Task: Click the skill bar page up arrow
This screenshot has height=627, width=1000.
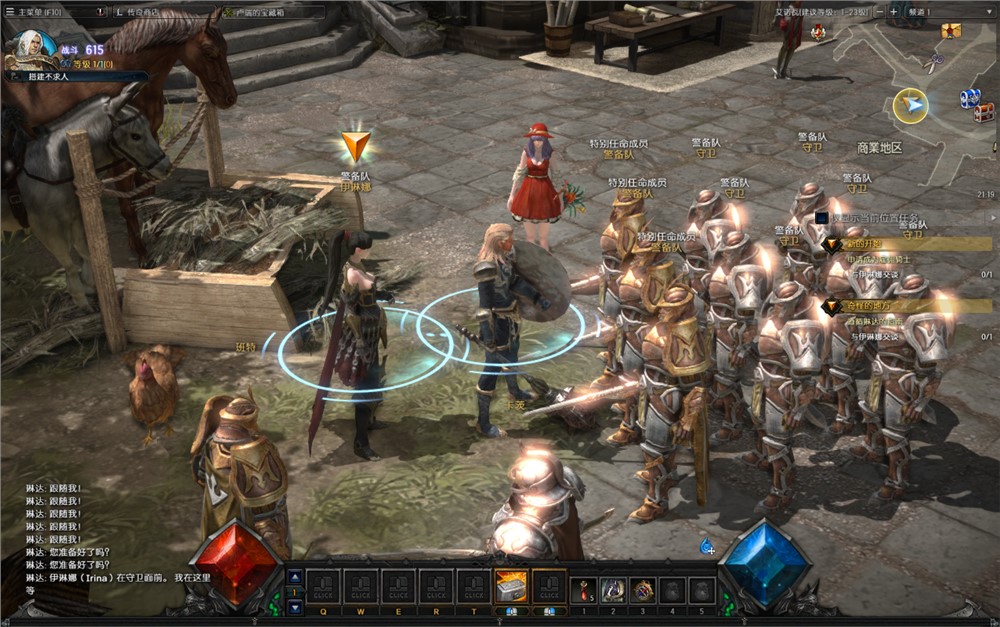Action: click(x=294, y=576)
